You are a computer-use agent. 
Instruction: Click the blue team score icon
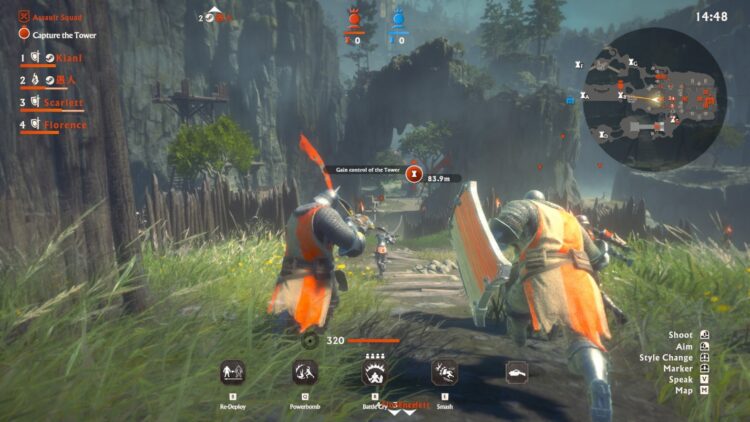tap(398, 18)
